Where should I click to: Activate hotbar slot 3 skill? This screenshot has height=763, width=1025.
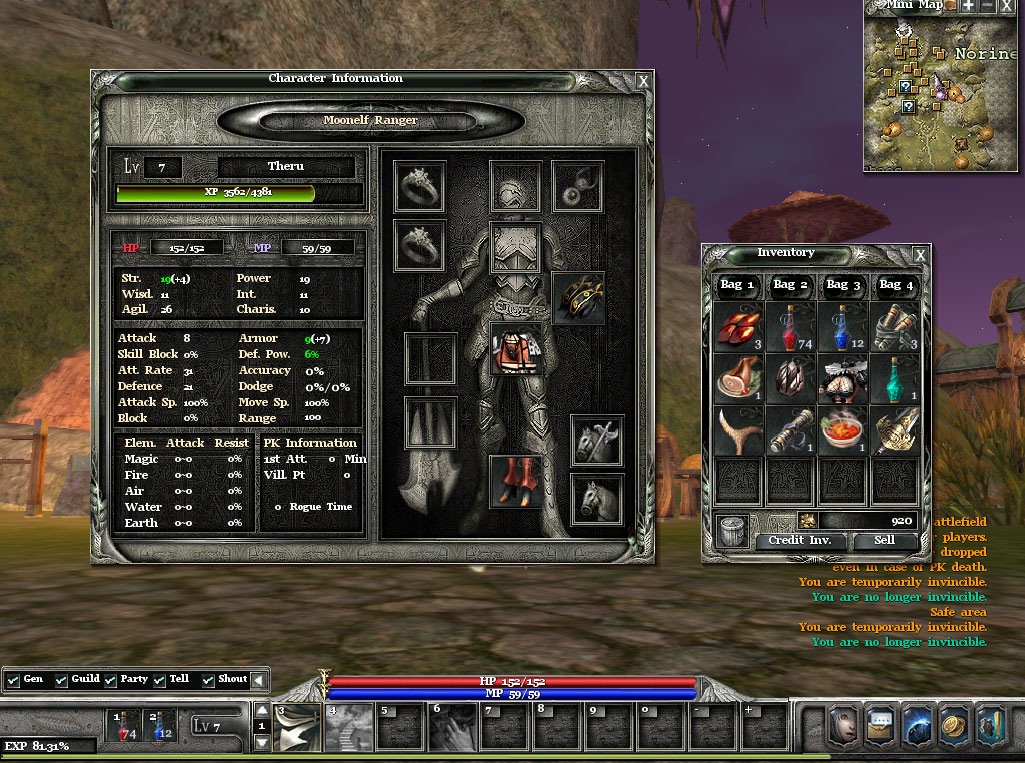point(297,729)
